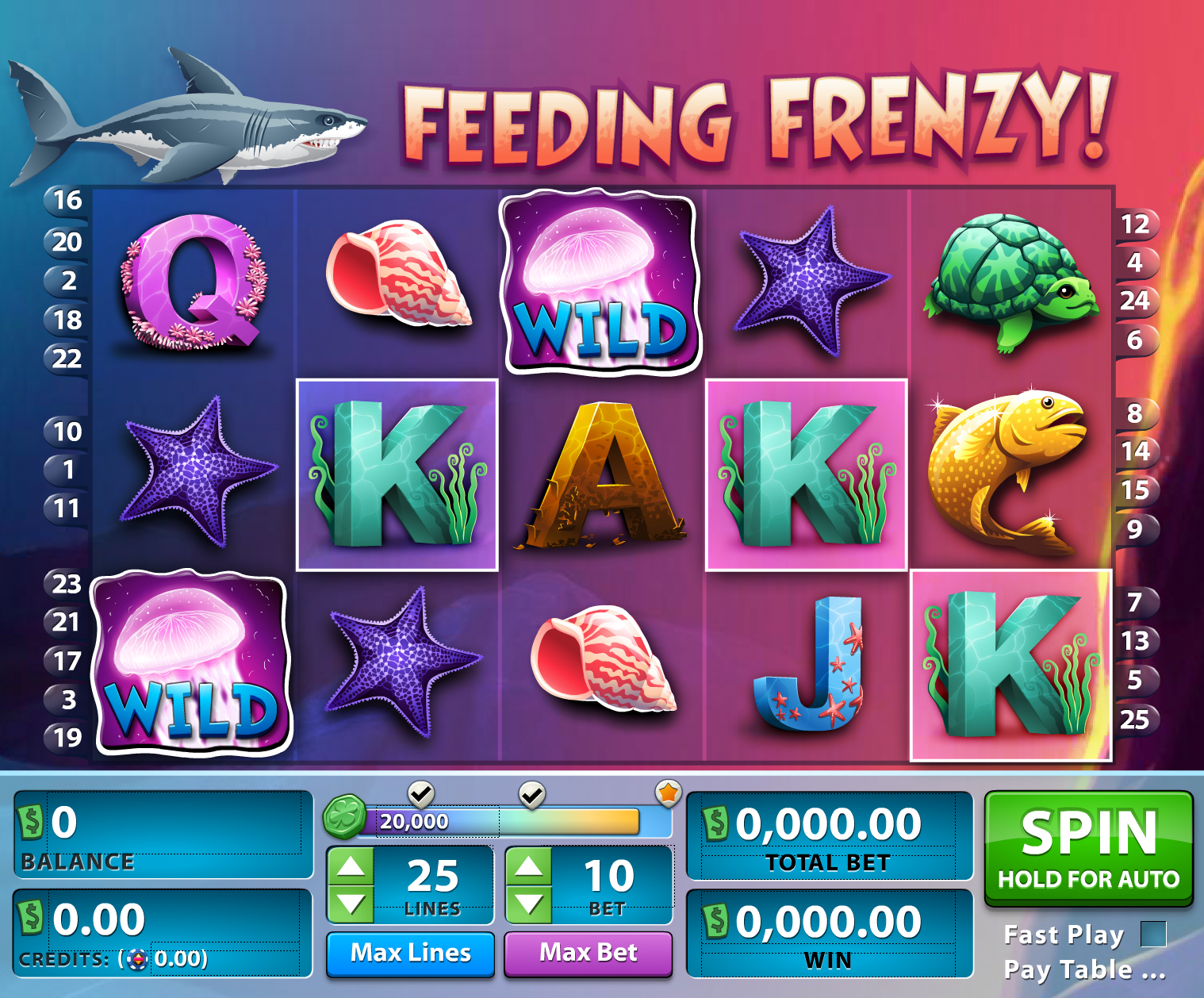
Task: Toggle the Fast Play checkbox
Action: click(1153, 935)
